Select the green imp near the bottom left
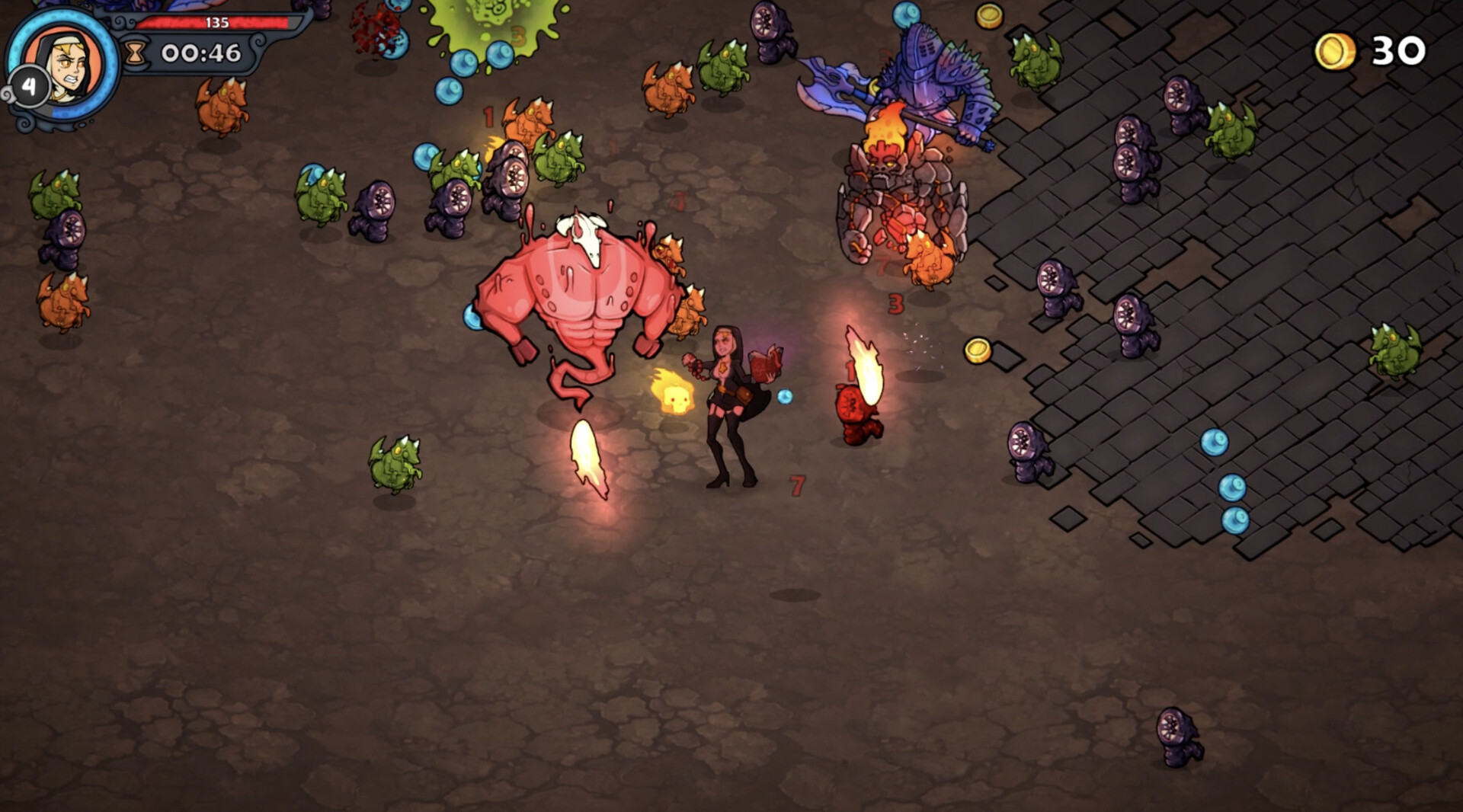Image resolution: width=1463 pixels, height=812 pixels. point(396,463)
